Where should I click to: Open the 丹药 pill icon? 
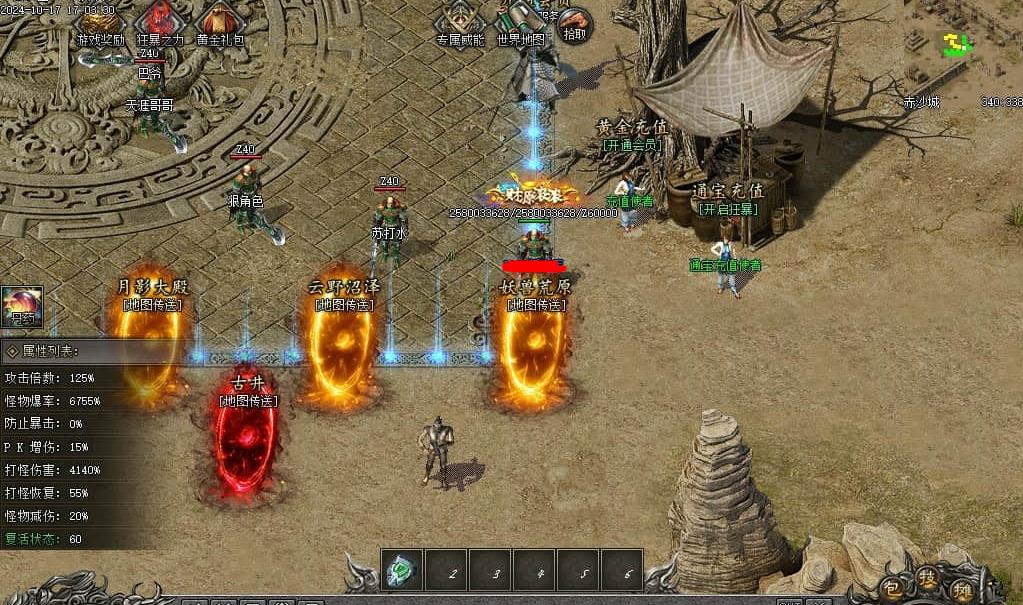coord(21,307)
